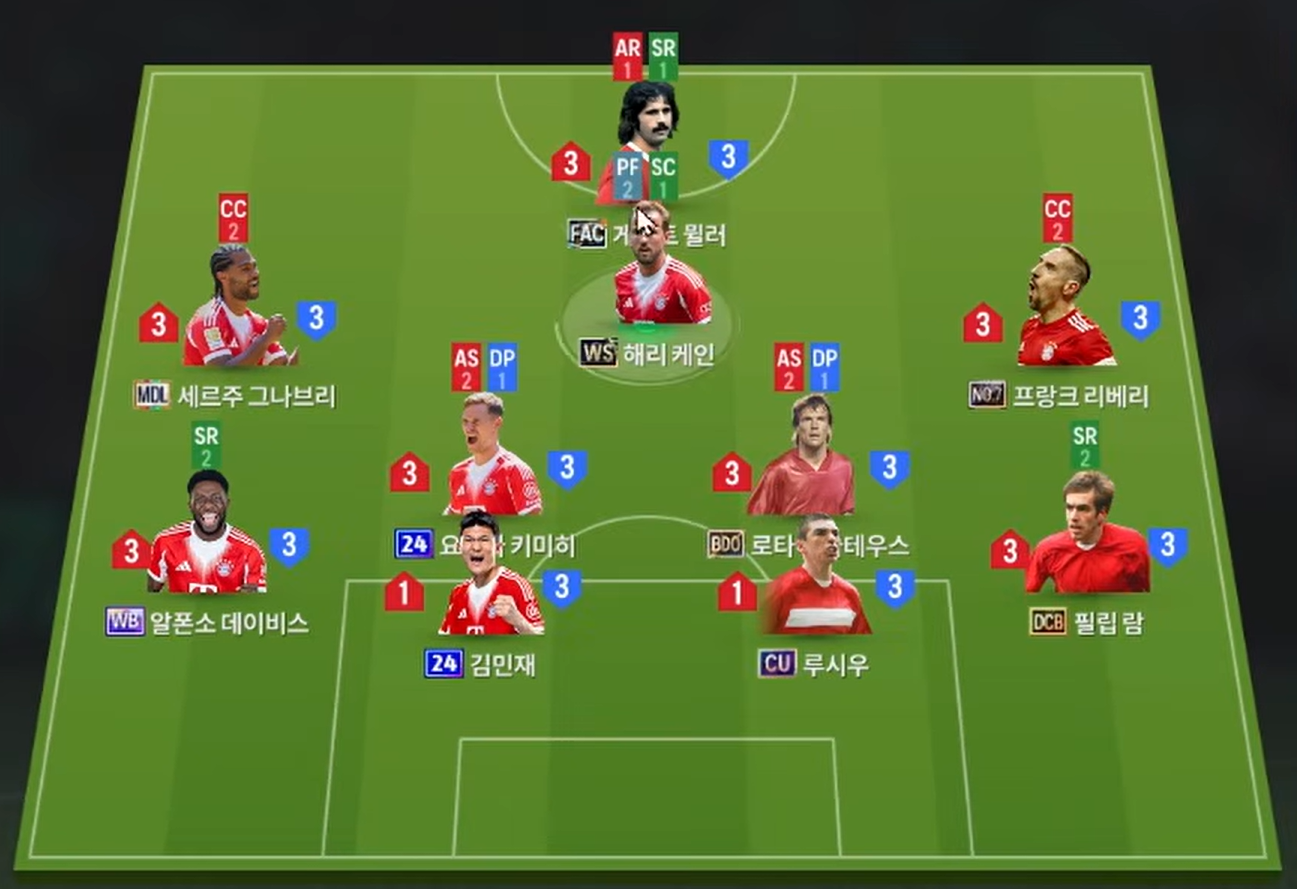Image resolution: width=1297 pixels, height=889 pixels.
Task: Choose Lúcio (루시우) at center back
Action: point(815,590)
